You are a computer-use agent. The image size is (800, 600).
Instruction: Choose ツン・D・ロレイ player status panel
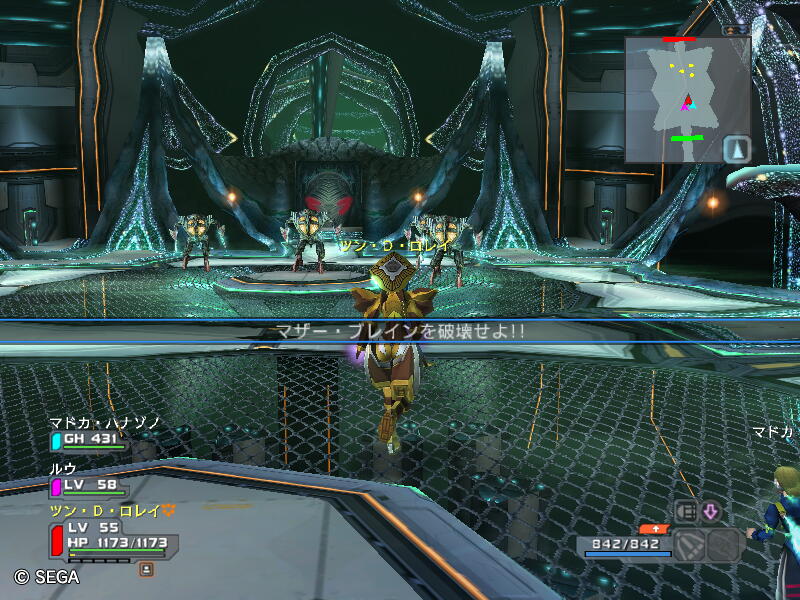coord(112,539)
